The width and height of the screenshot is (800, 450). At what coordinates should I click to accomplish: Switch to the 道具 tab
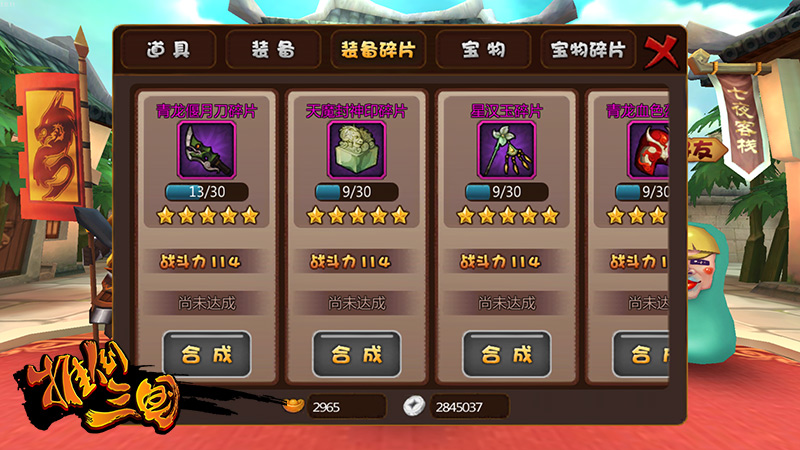tap(167, 48)
